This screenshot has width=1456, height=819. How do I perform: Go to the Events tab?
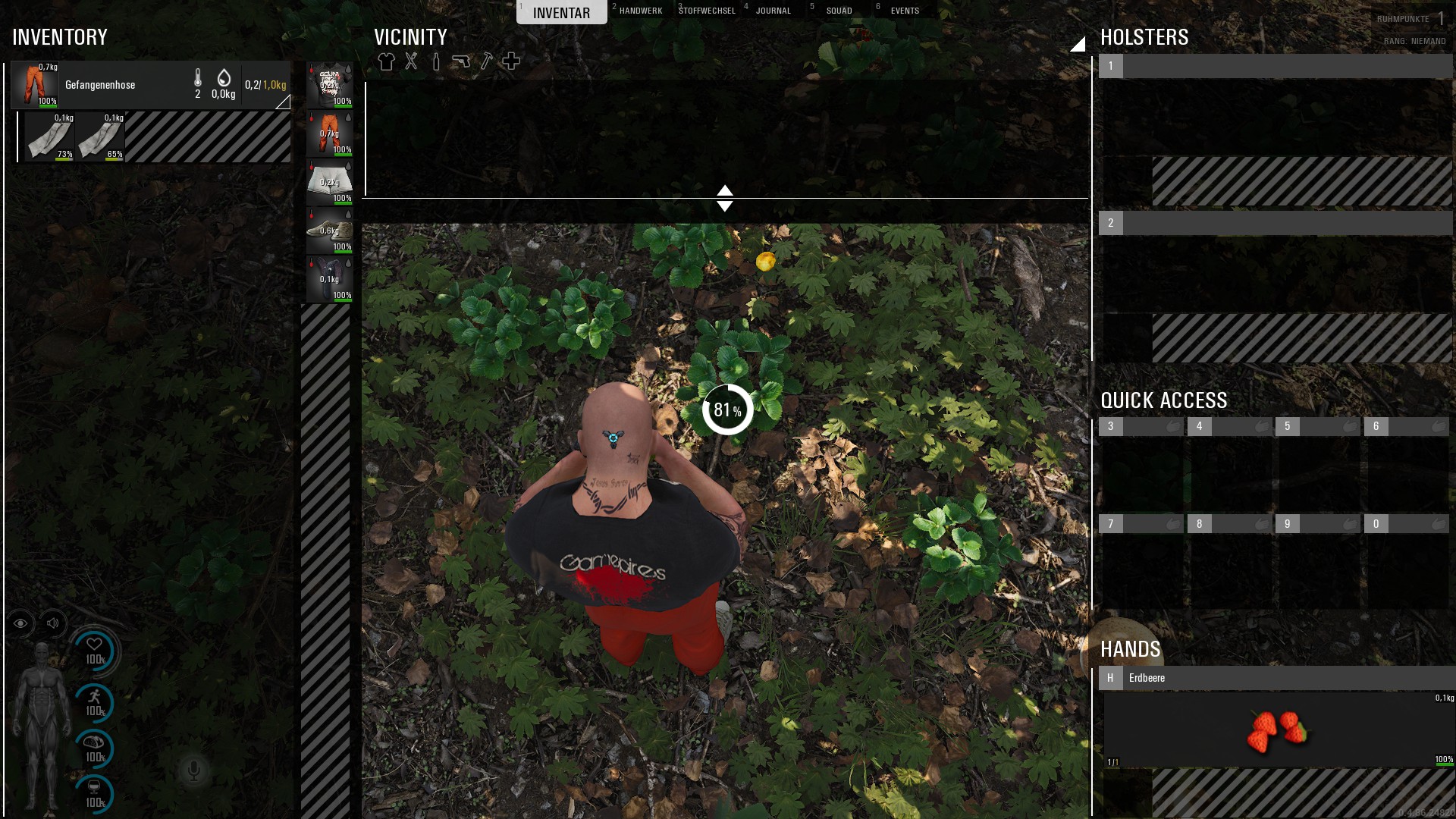tap(905, 11)
